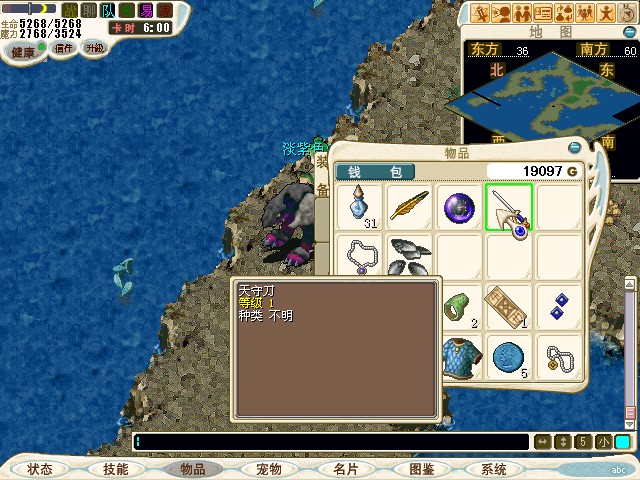This screenshot has width=640, height=480.
Task: Select the blue coin stack item
Action: pos(509,357)
